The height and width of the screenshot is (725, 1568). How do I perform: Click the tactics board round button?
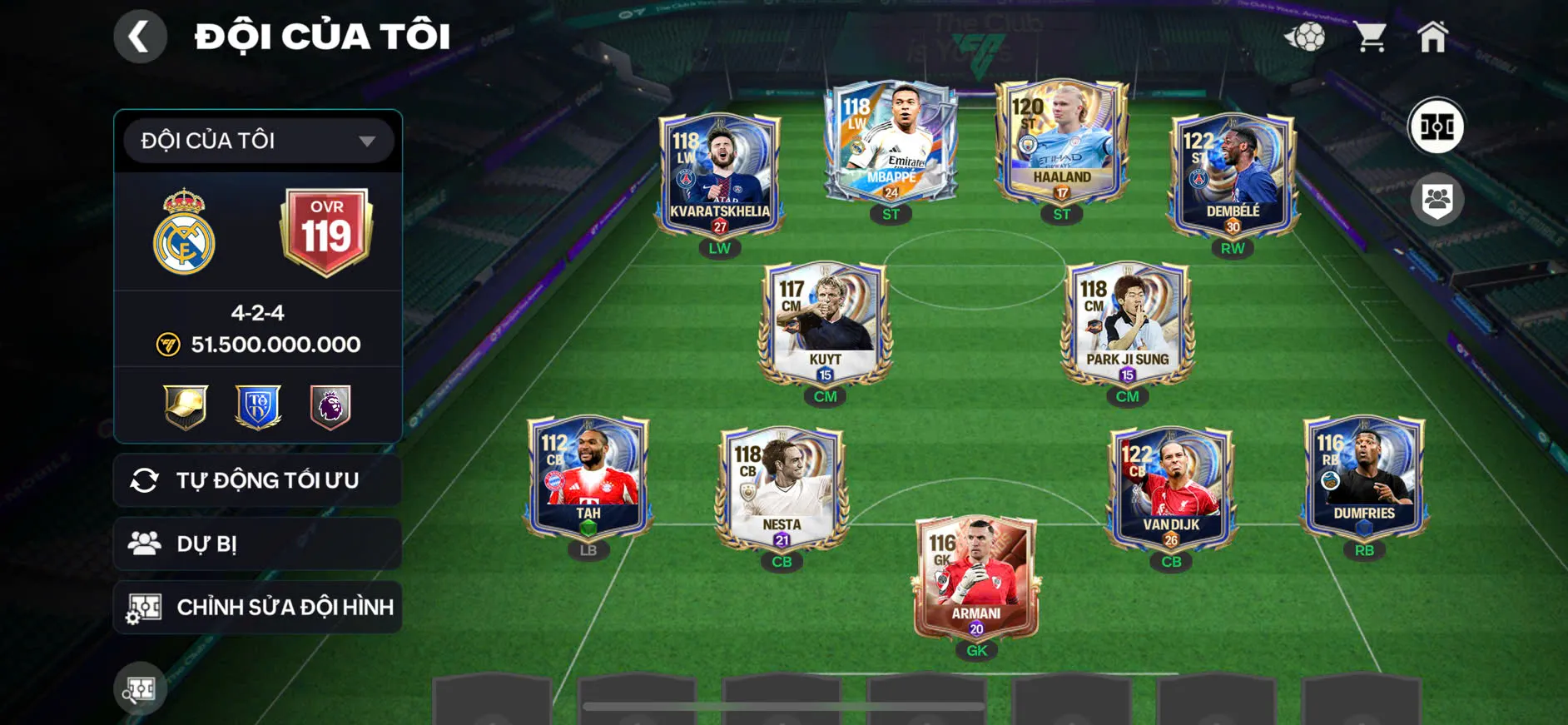1437,127
